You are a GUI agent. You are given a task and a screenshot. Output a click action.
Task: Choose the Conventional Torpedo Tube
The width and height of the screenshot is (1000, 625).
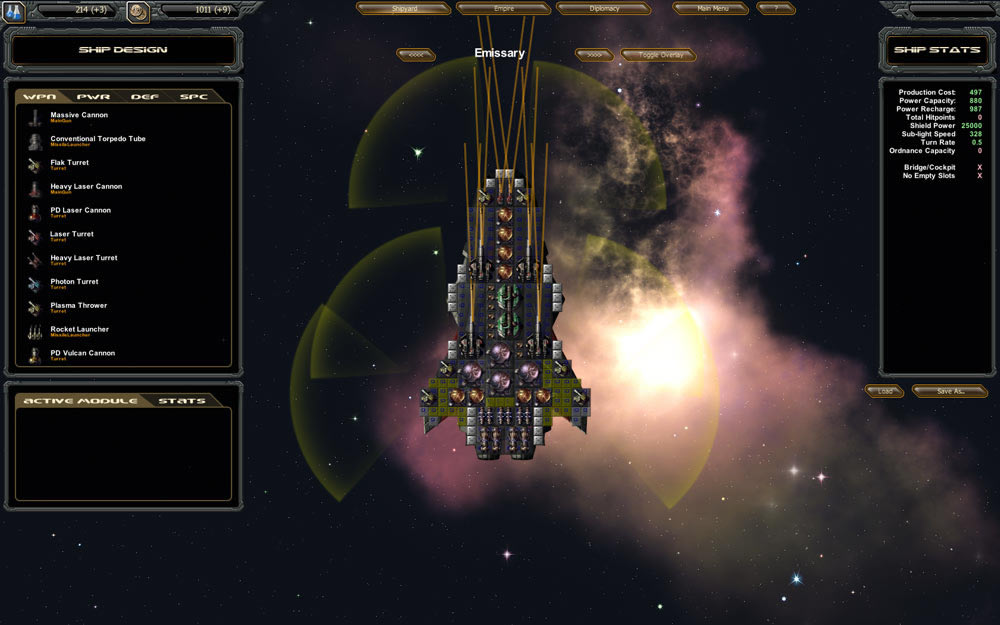click(x=97, y=140)
